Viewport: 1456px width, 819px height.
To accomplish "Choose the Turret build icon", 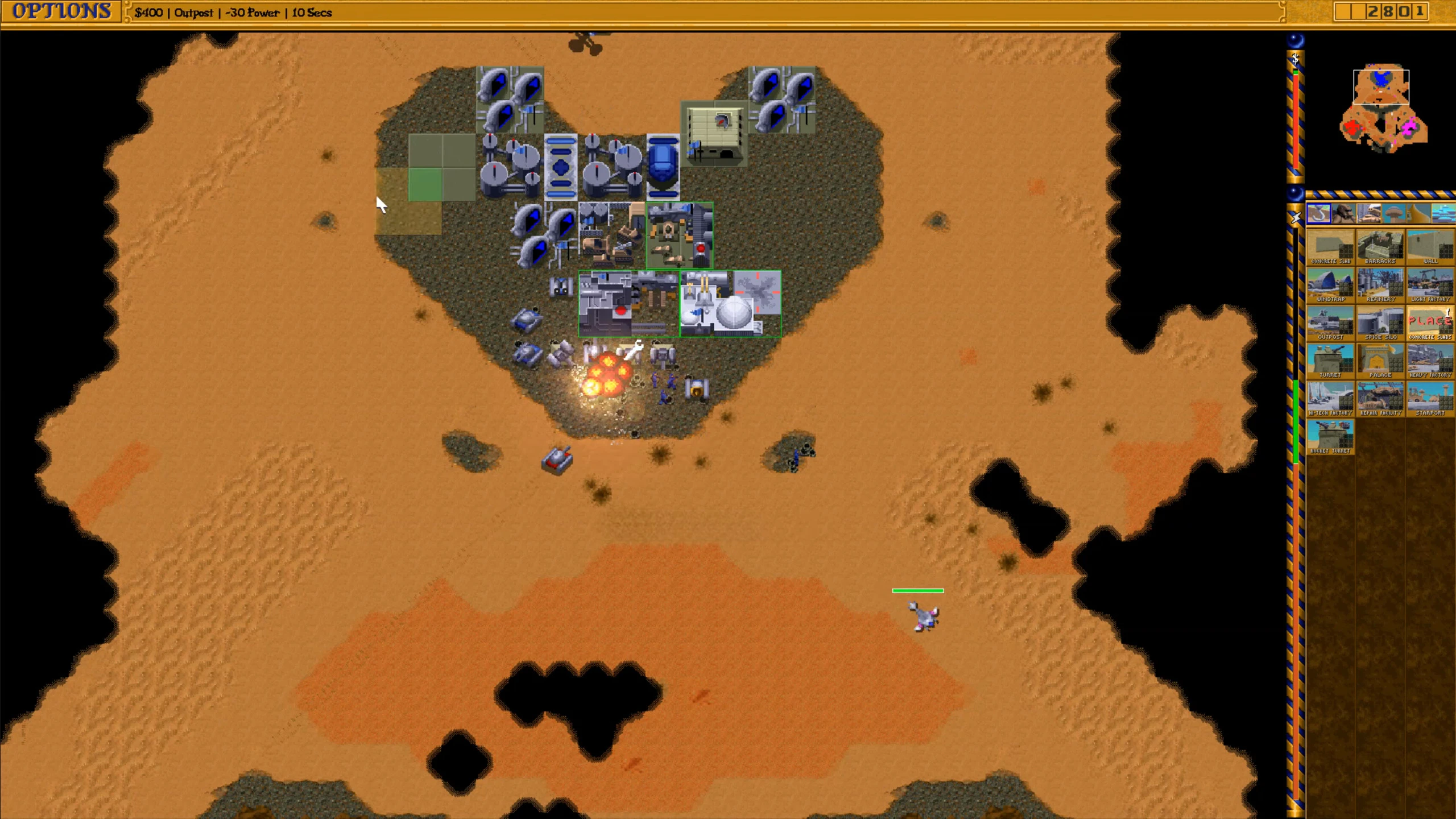I will 1330,361.
